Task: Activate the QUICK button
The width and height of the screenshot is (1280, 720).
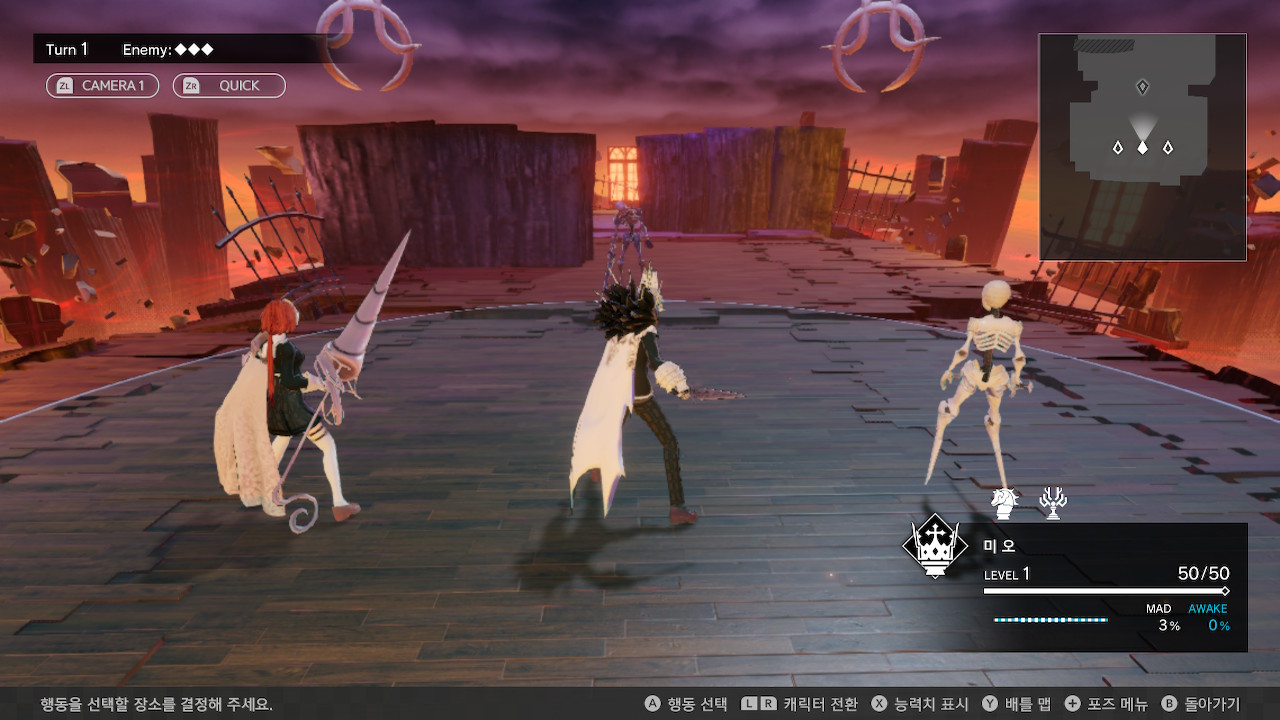Action: pos(229,86)
